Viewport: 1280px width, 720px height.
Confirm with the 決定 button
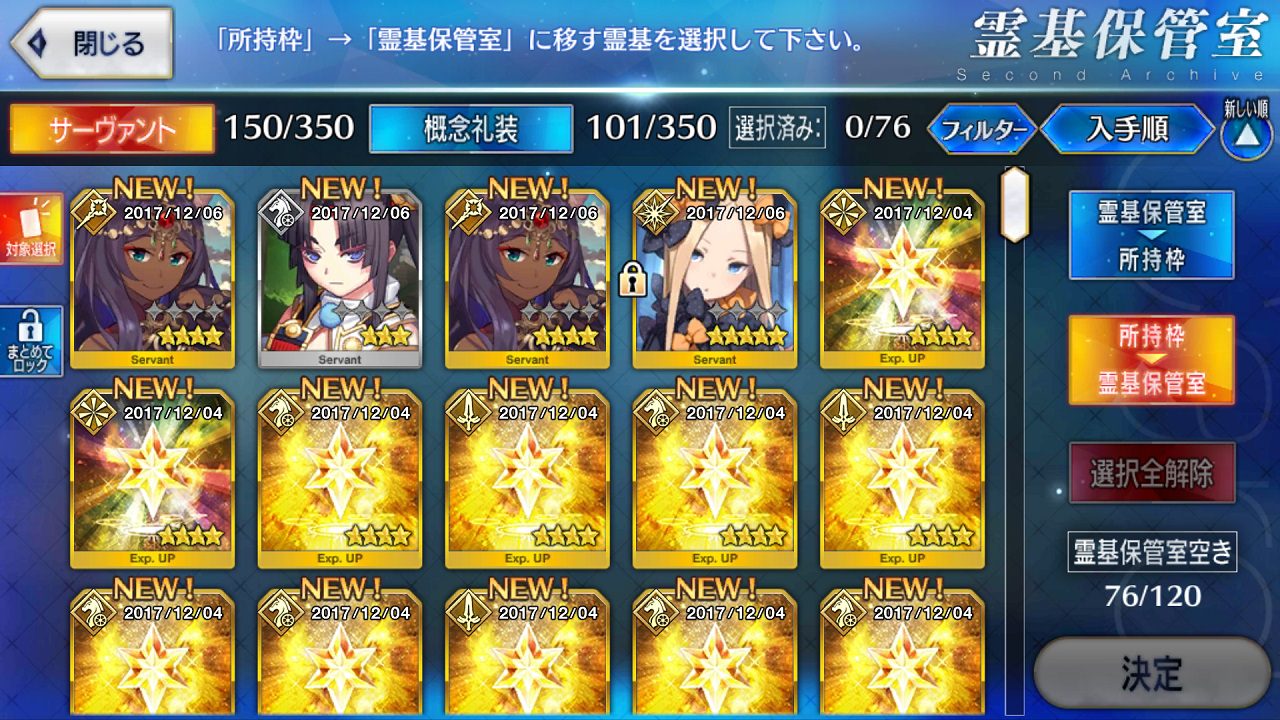[x=1151, y=673]
